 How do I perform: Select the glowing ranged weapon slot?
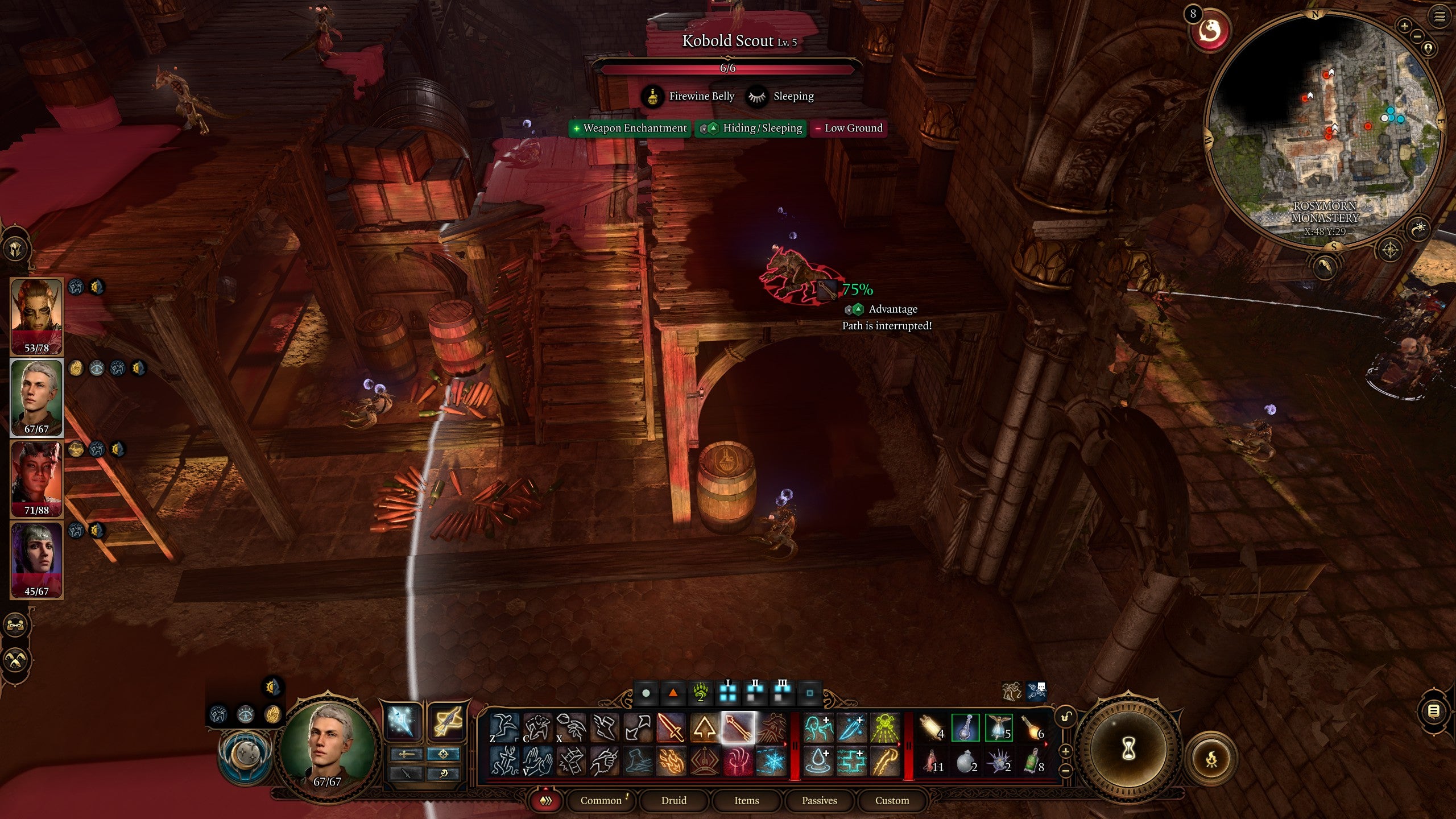(447, 722)
